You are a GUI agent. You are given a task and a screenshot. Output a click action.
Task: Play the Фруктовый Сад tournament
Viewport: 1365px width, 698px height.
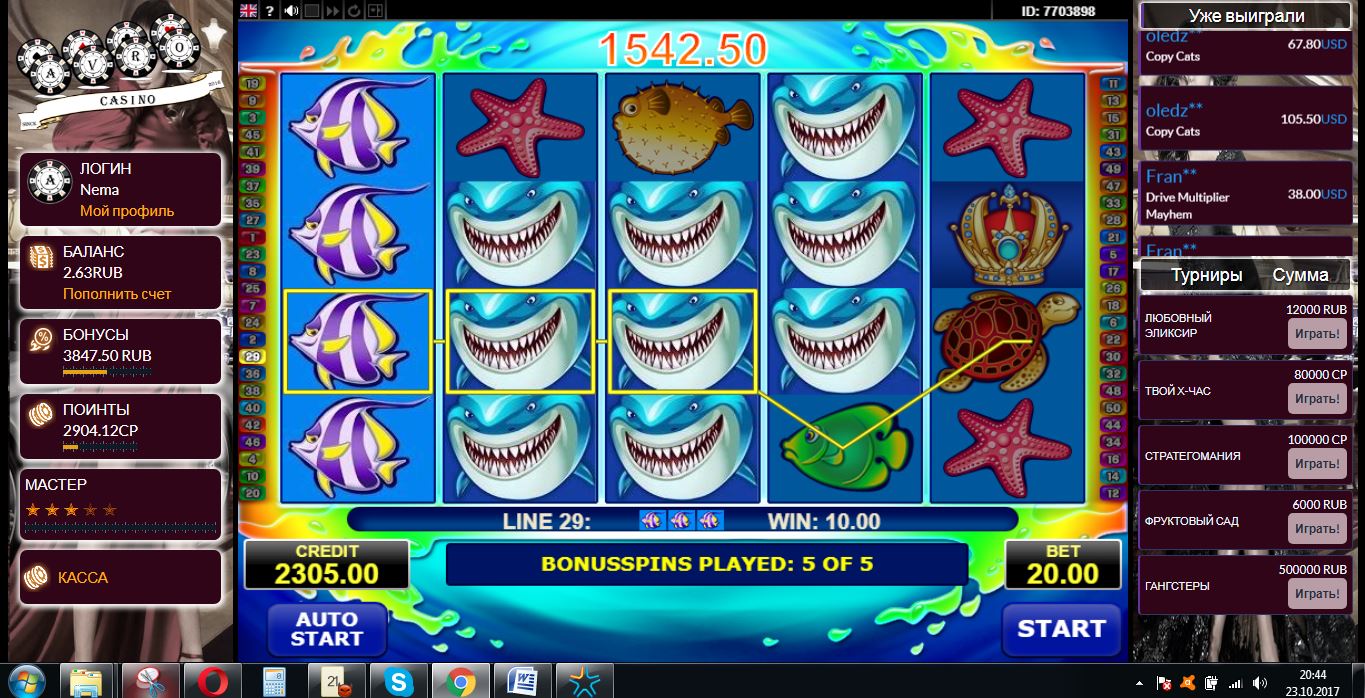(1316, 528)
